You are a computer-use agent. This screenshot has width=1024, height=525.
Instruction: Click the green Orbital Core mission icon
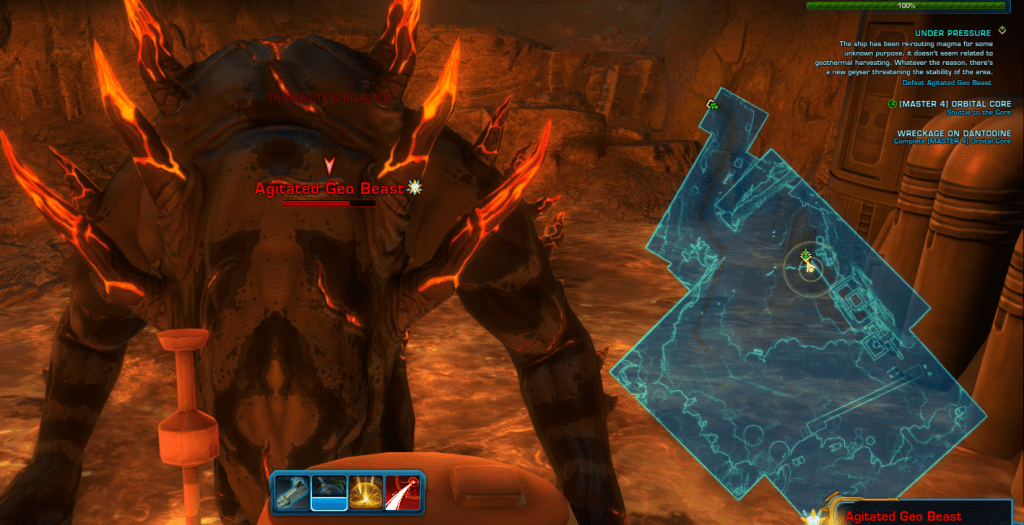pos(892,103)
